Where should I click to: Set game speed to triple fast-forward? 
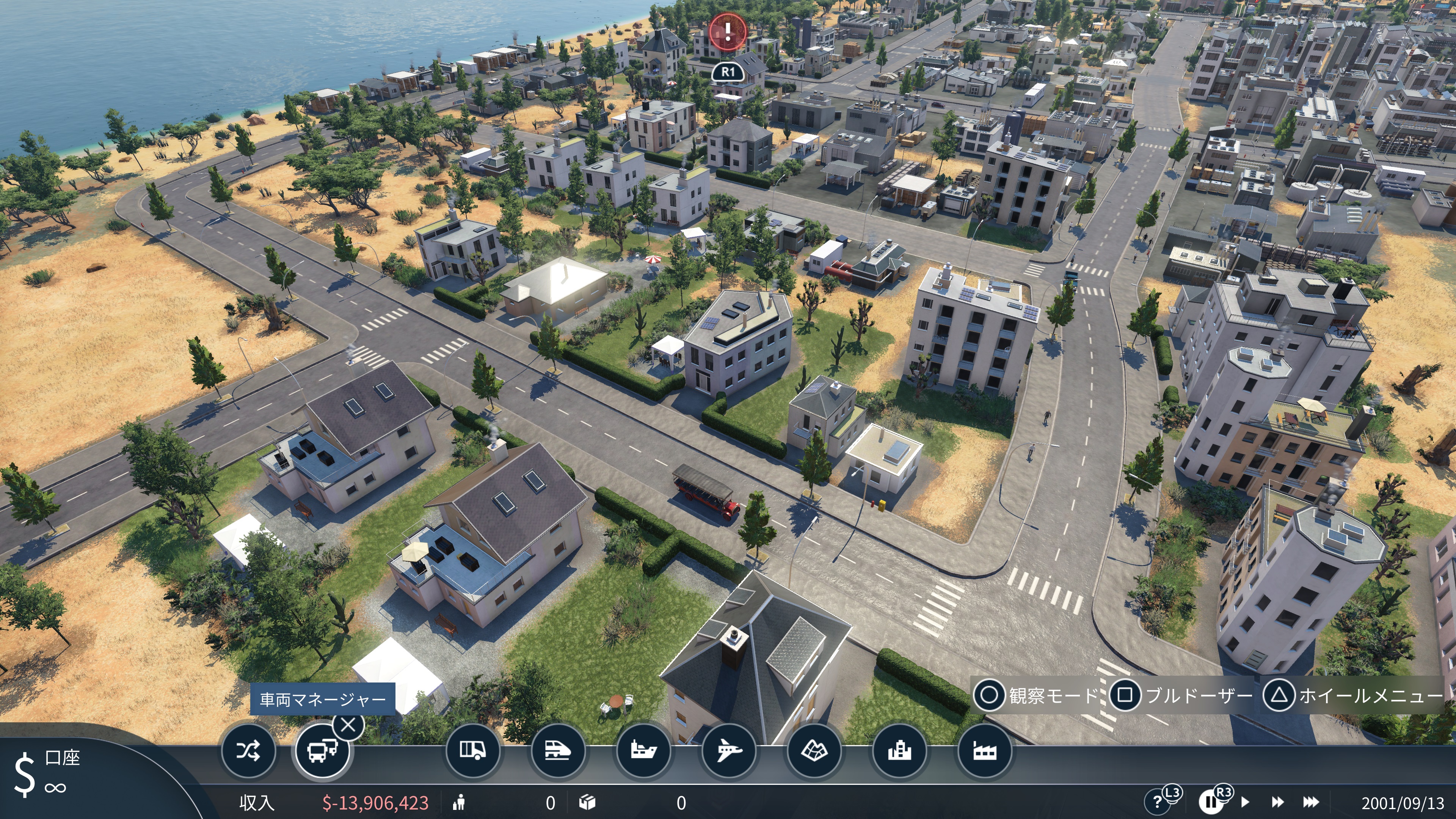point(1311,802)
